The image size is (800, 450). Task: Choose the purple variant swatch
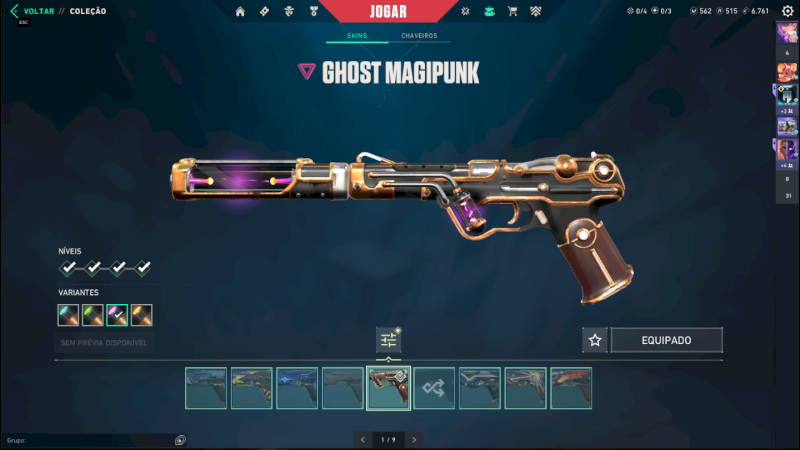(x=117, y=316)
